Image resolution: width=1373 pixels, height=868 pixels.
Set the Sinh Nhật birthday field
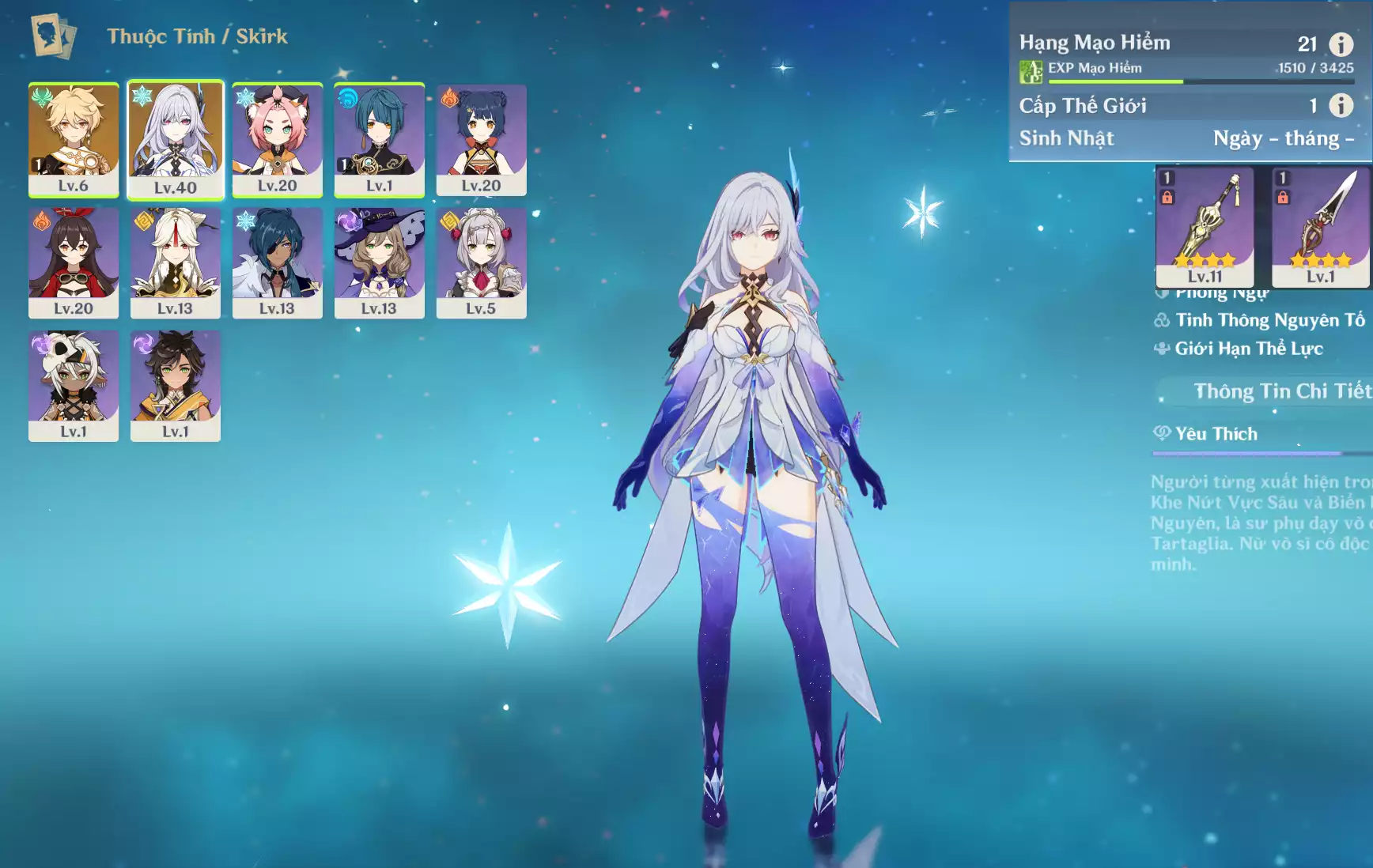[x=1283, y=139]
